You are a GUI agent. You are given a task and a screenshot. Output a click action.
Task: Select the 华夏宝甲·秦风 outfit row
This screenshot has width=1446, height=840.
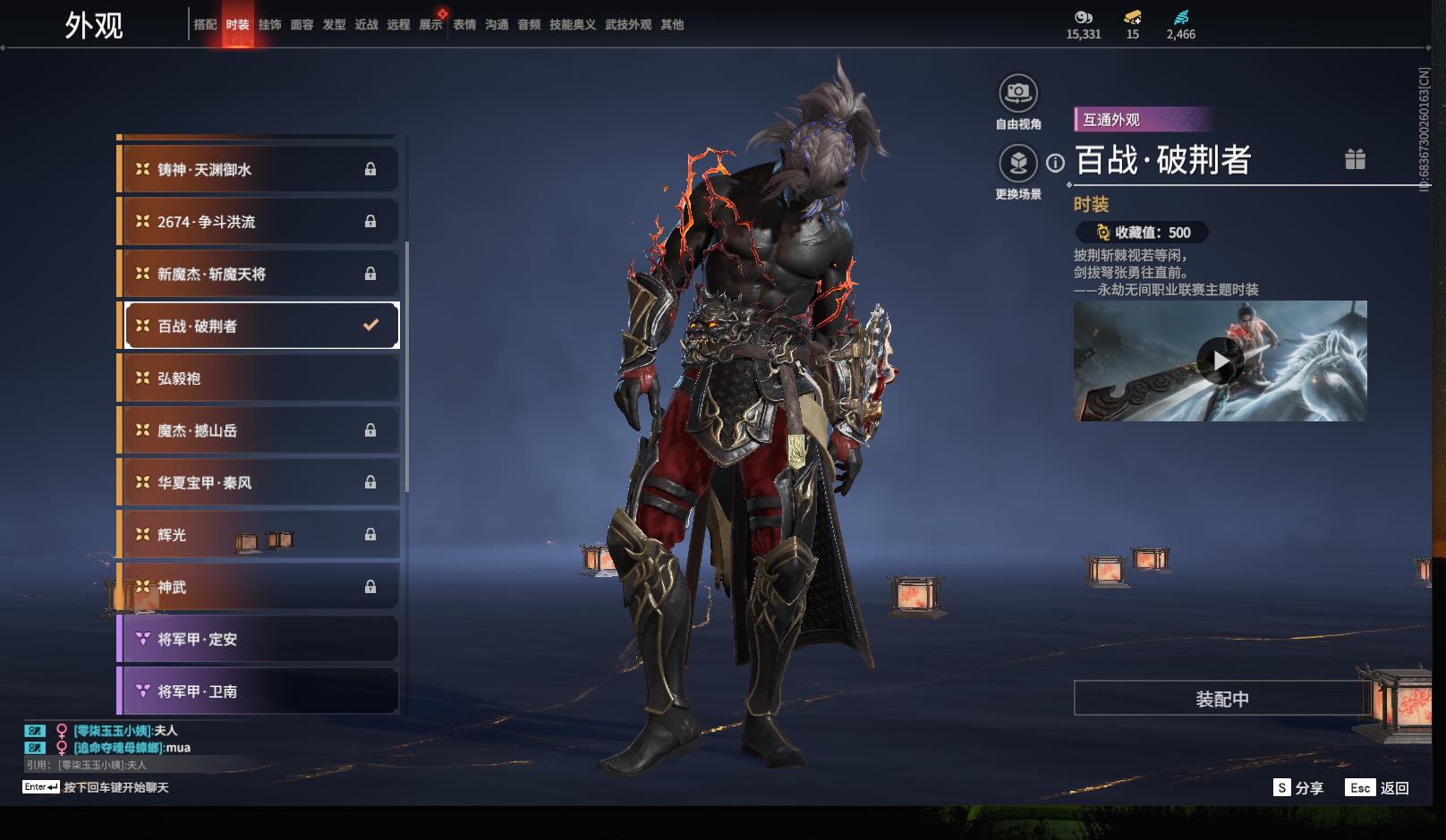(x=259, y=483)
